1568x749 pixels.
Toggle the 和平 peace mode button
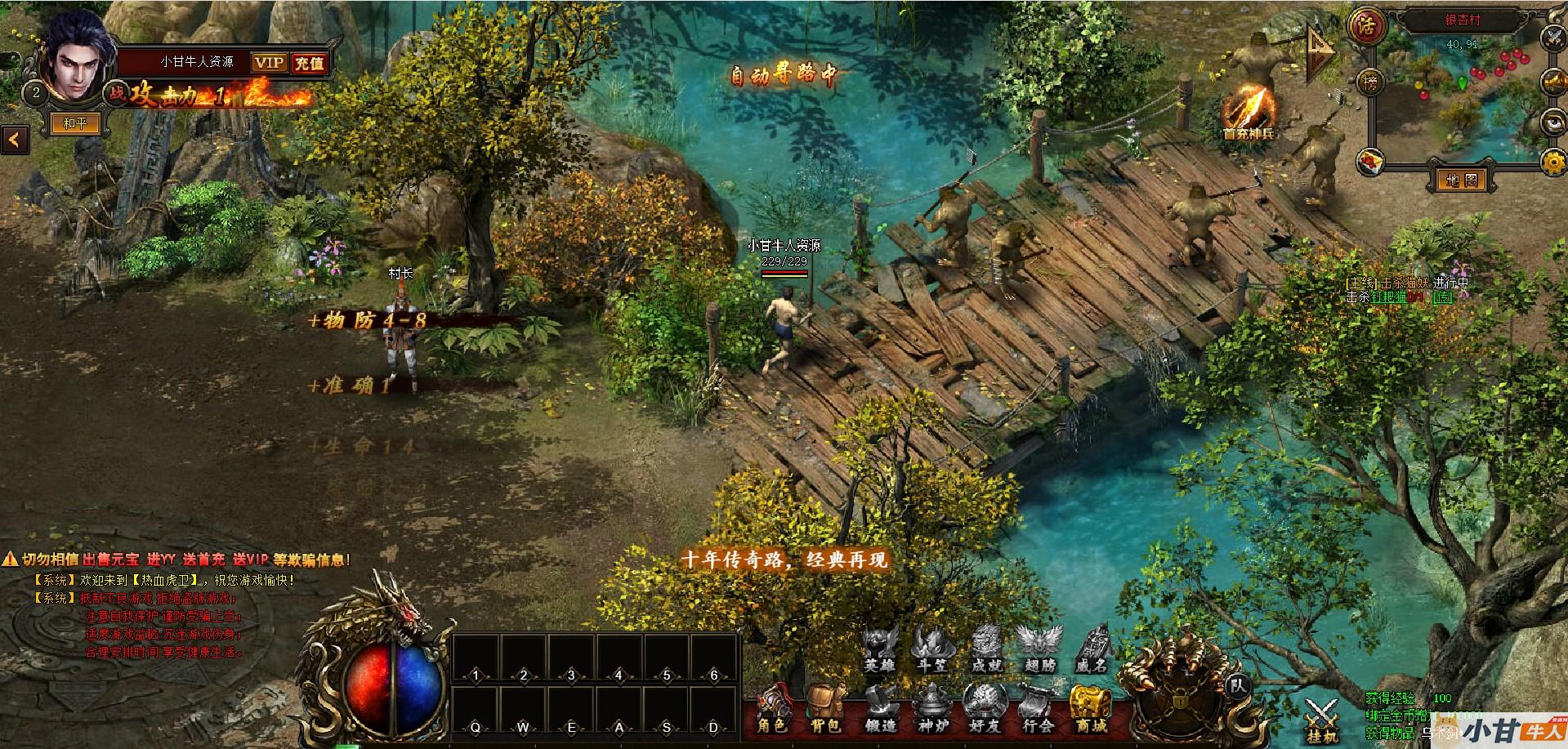(75, 123)
